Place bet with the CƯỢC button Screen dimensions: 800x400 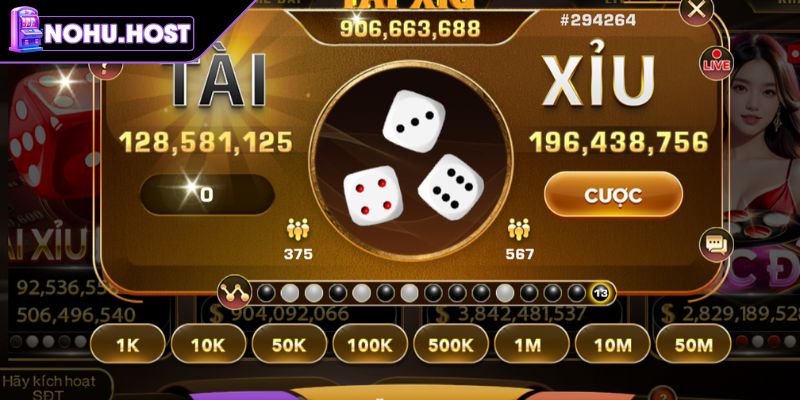click(x=613, y=194)
